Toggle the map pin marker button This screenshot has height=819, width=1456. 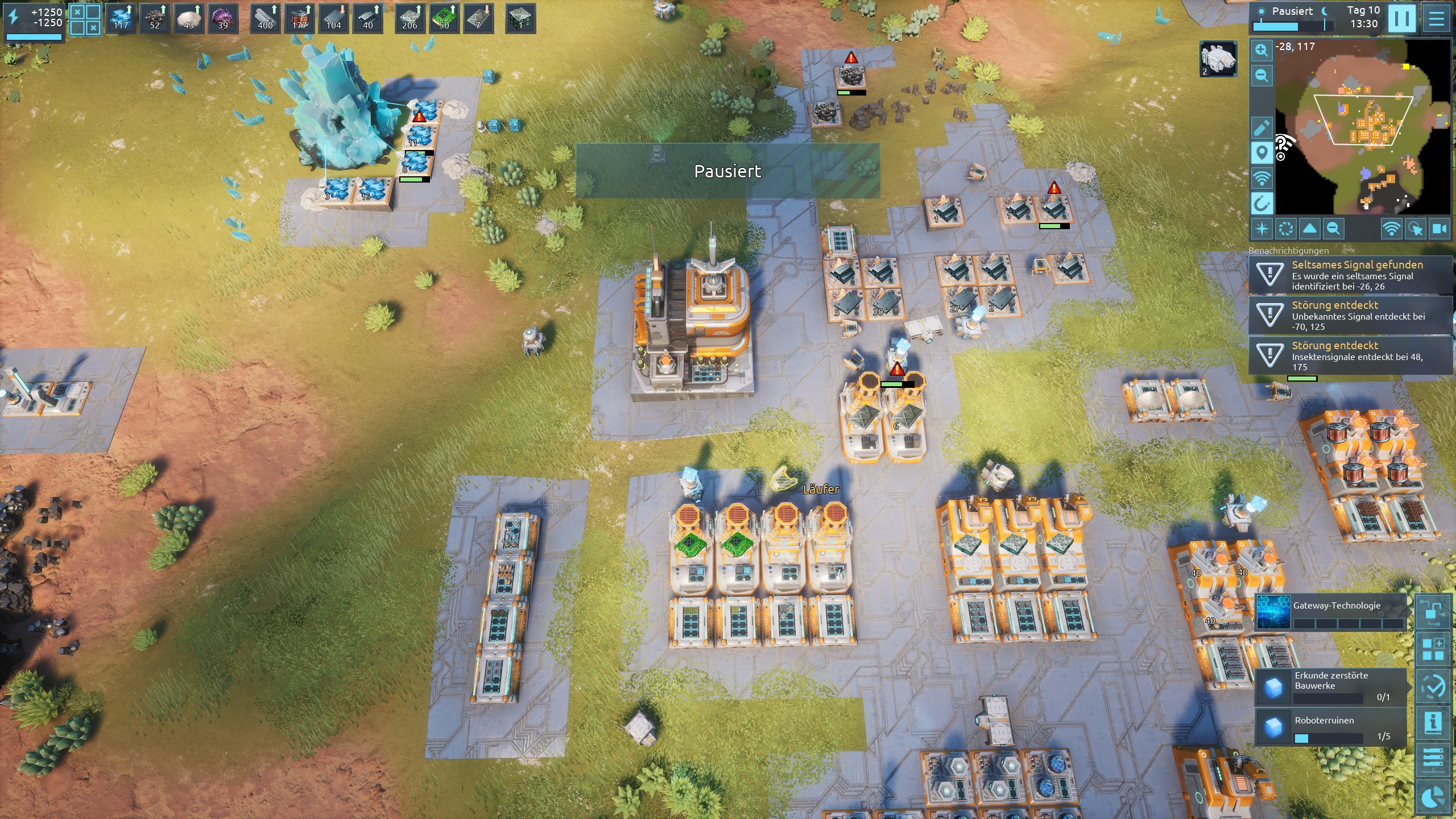coord(1261,153)
